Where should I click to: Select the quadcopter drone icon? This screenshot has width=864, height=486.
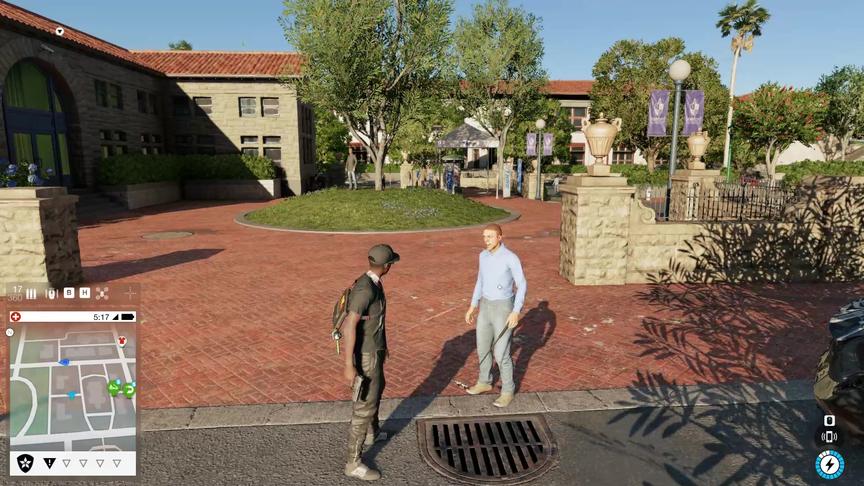(x=101, y=293)
